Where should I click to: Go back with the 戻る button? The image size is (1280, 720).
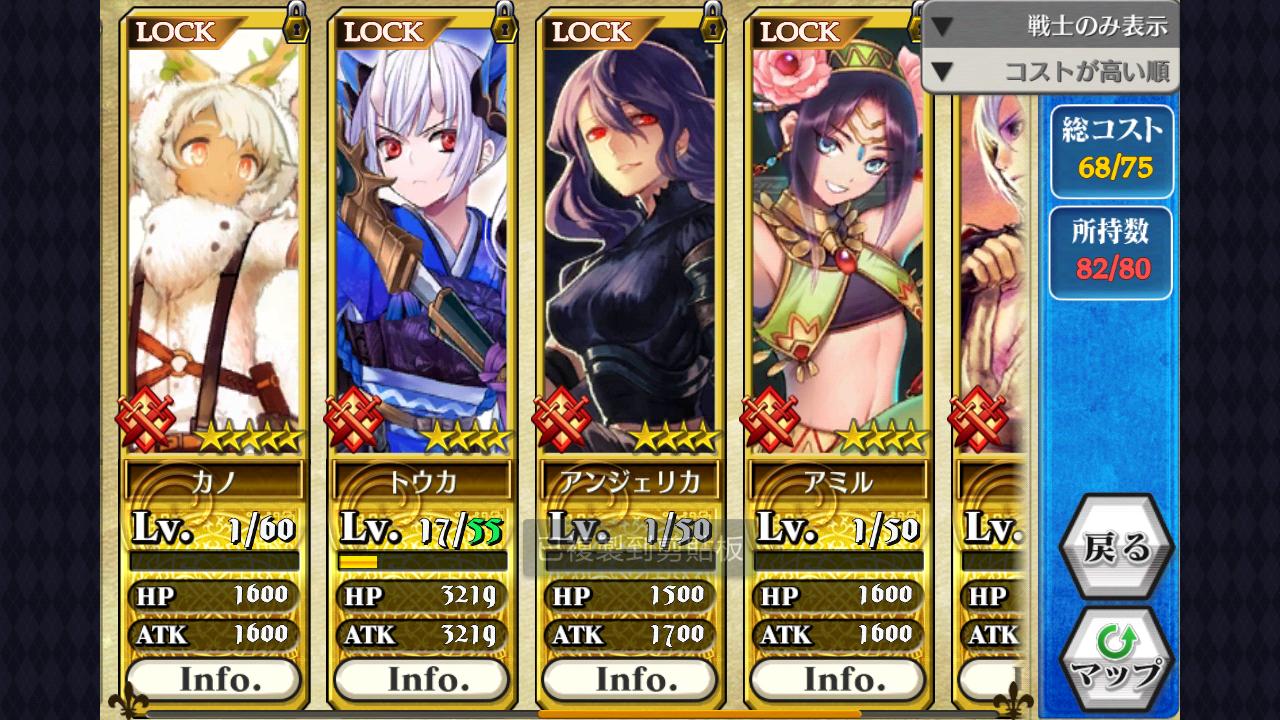click(1115, 547)
